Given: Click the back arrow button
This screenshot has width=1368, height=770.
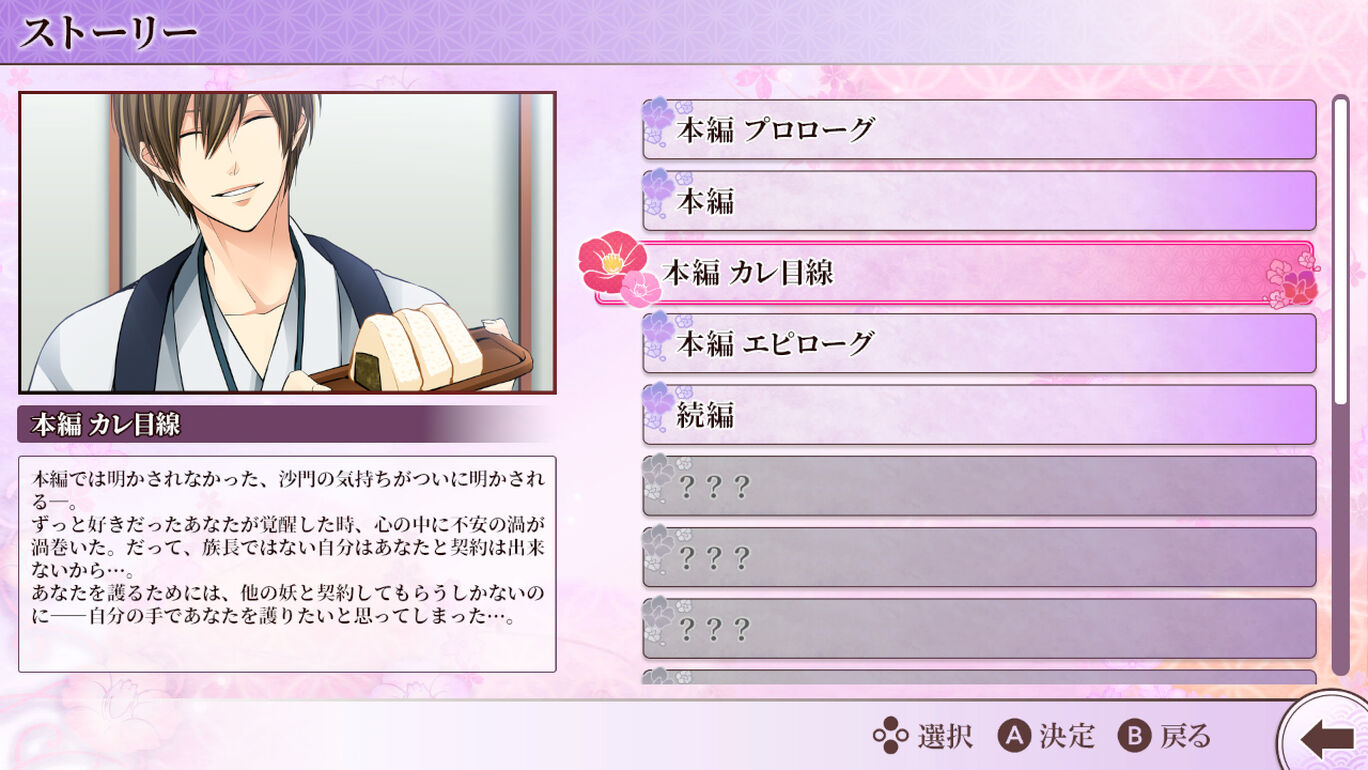Looking at the screenshot, I should (1326, 738).
